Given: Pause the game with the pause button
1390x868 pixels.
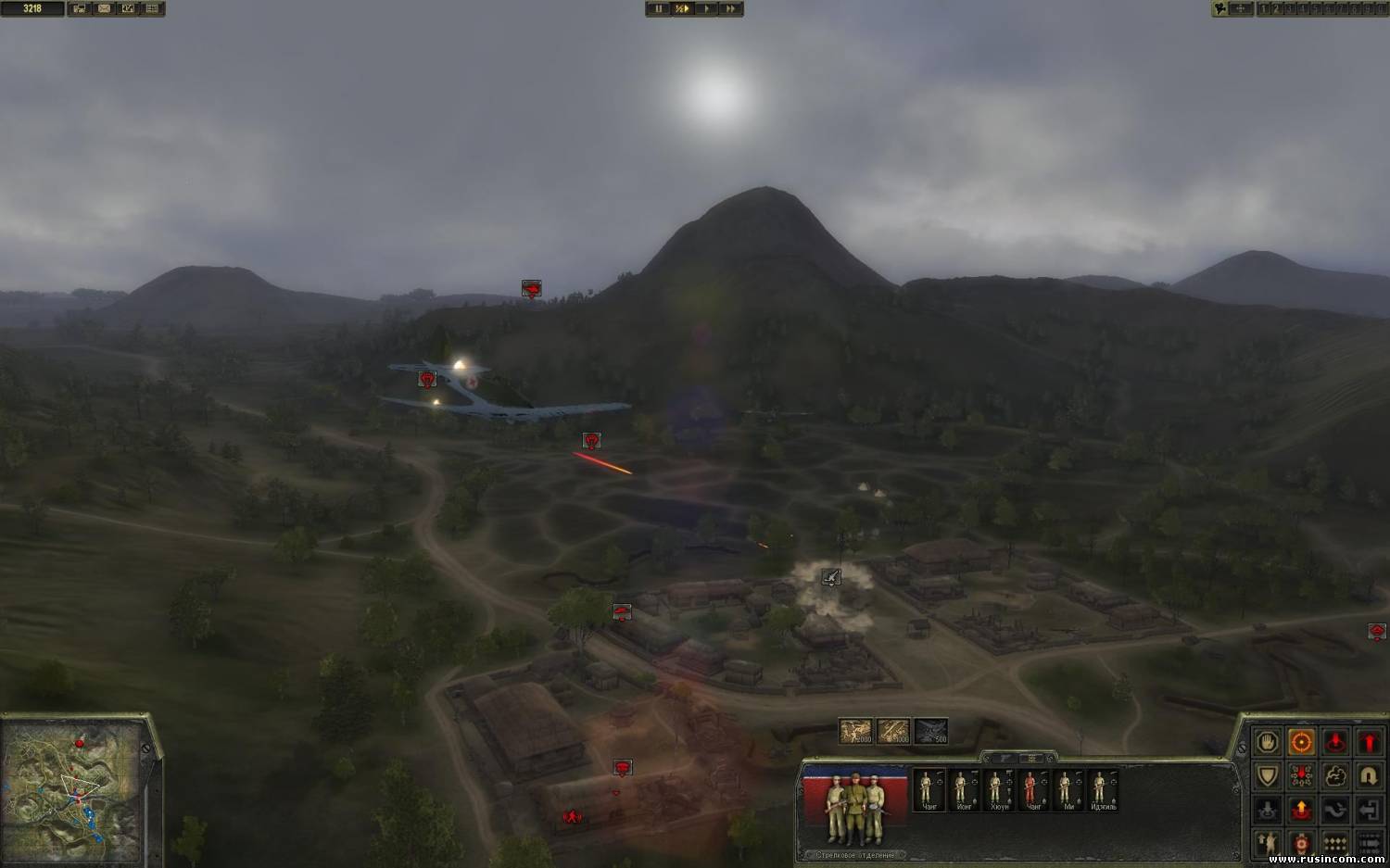Looking at the screenshot, I should (x=659, y=8).
